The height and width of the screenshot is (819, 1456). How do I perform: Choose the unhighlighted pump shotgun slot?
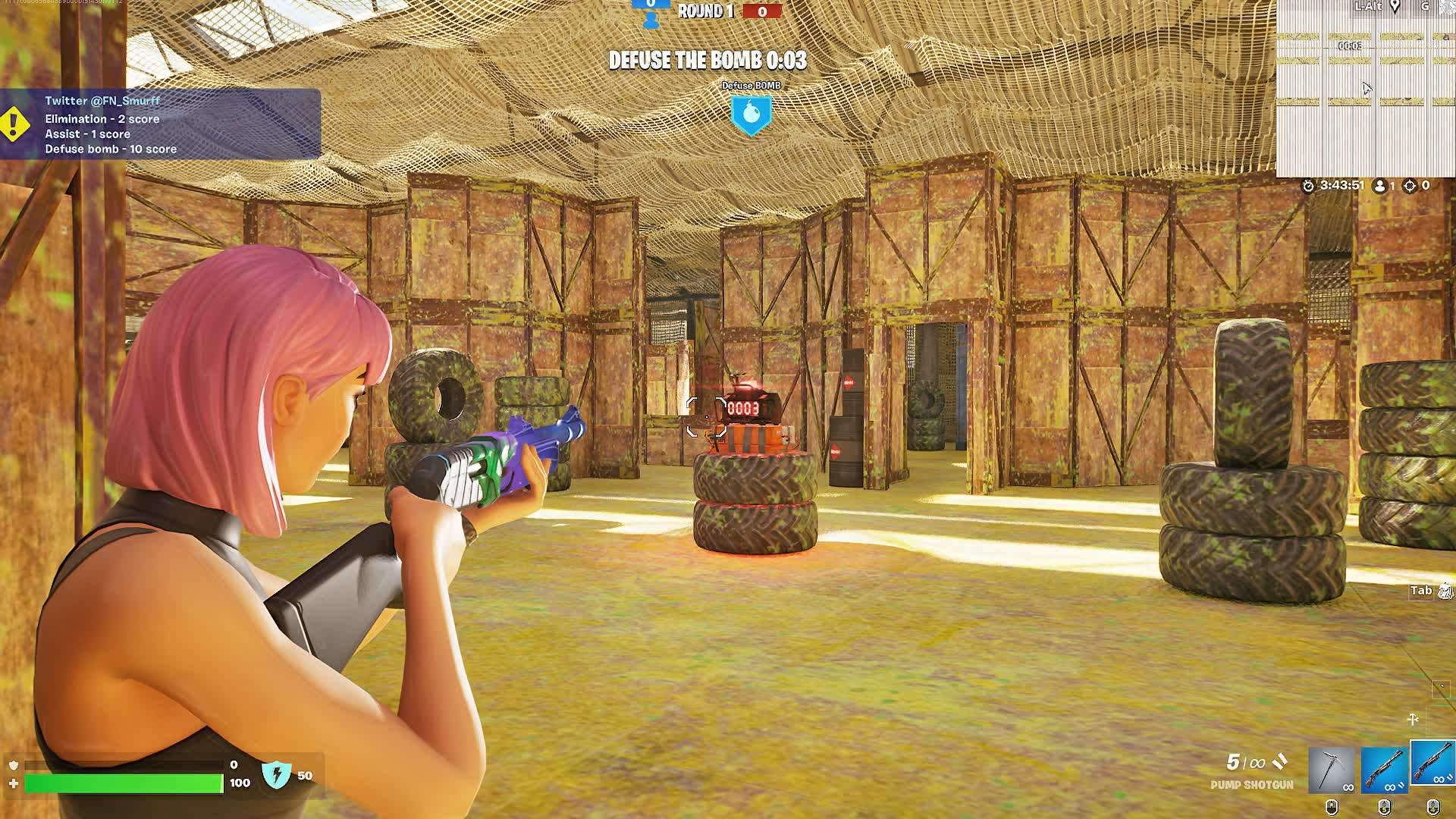coord(1384,770)
